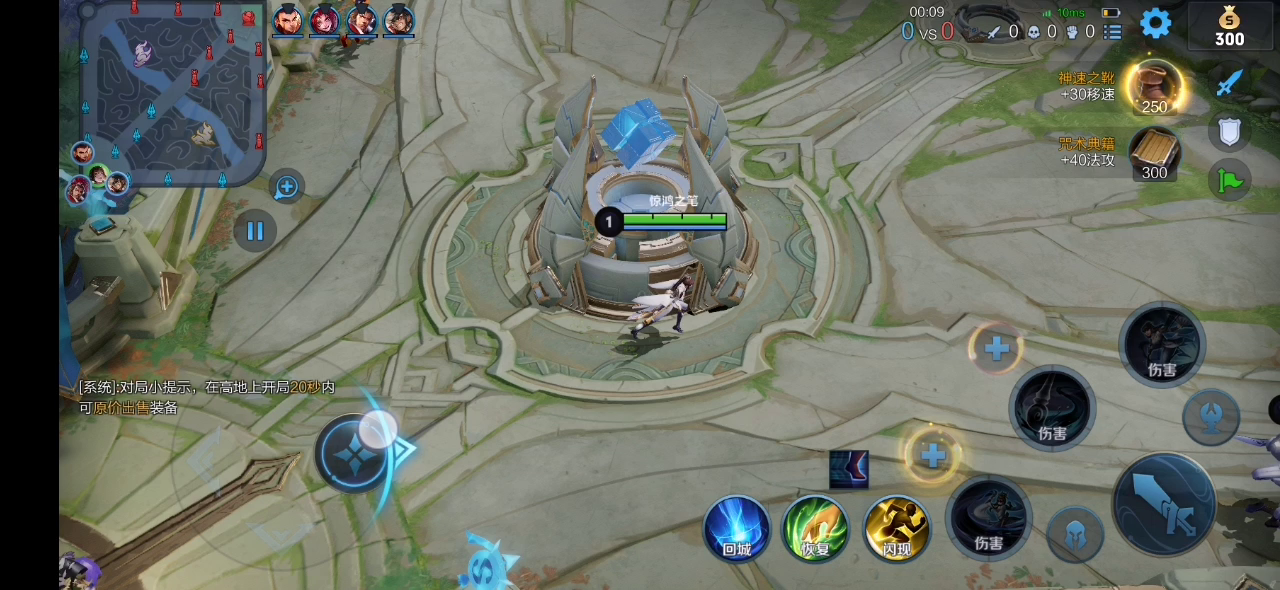Send the sword attack signal
This screenshot has width=1280, height=590.
tap(1229, 82)
